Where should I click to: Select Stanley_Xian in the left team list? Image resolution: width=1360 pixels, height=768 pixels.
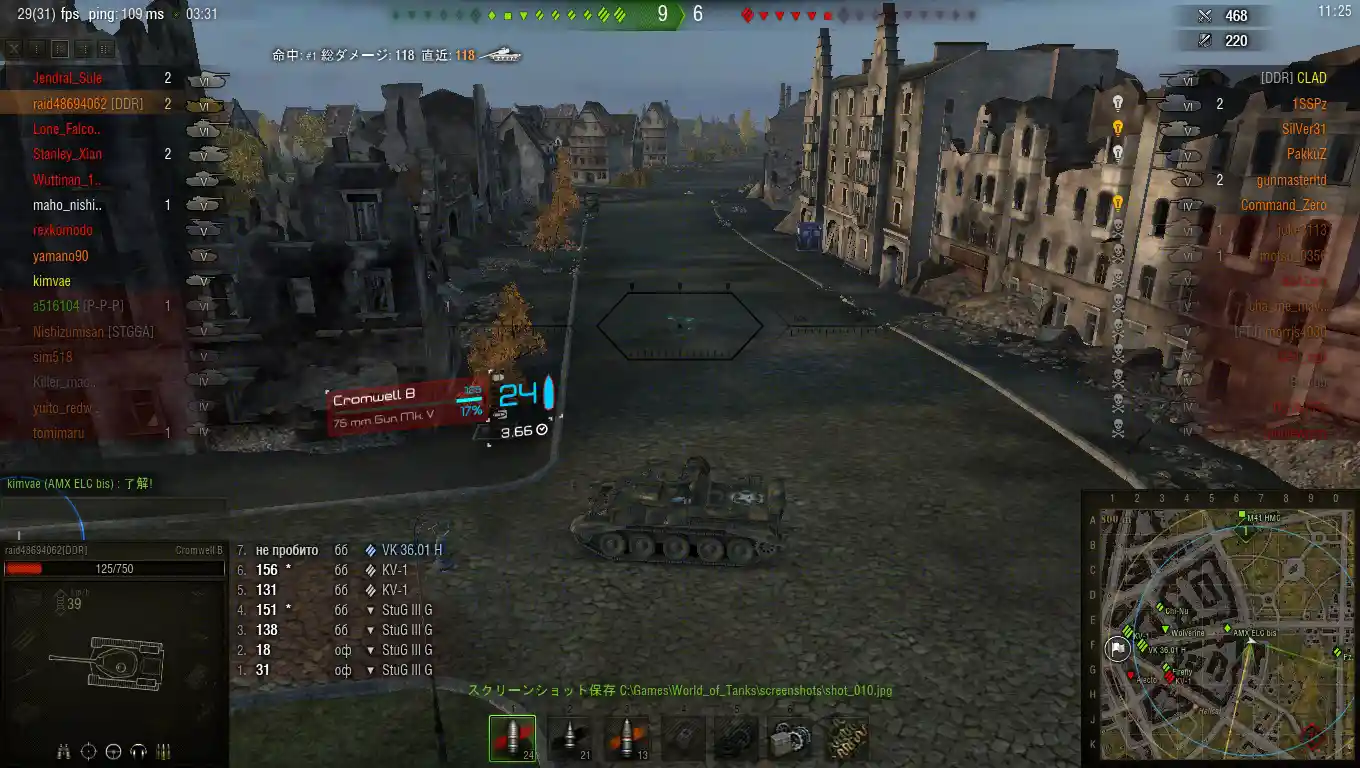pyautogui.click(x=67, y=154)
